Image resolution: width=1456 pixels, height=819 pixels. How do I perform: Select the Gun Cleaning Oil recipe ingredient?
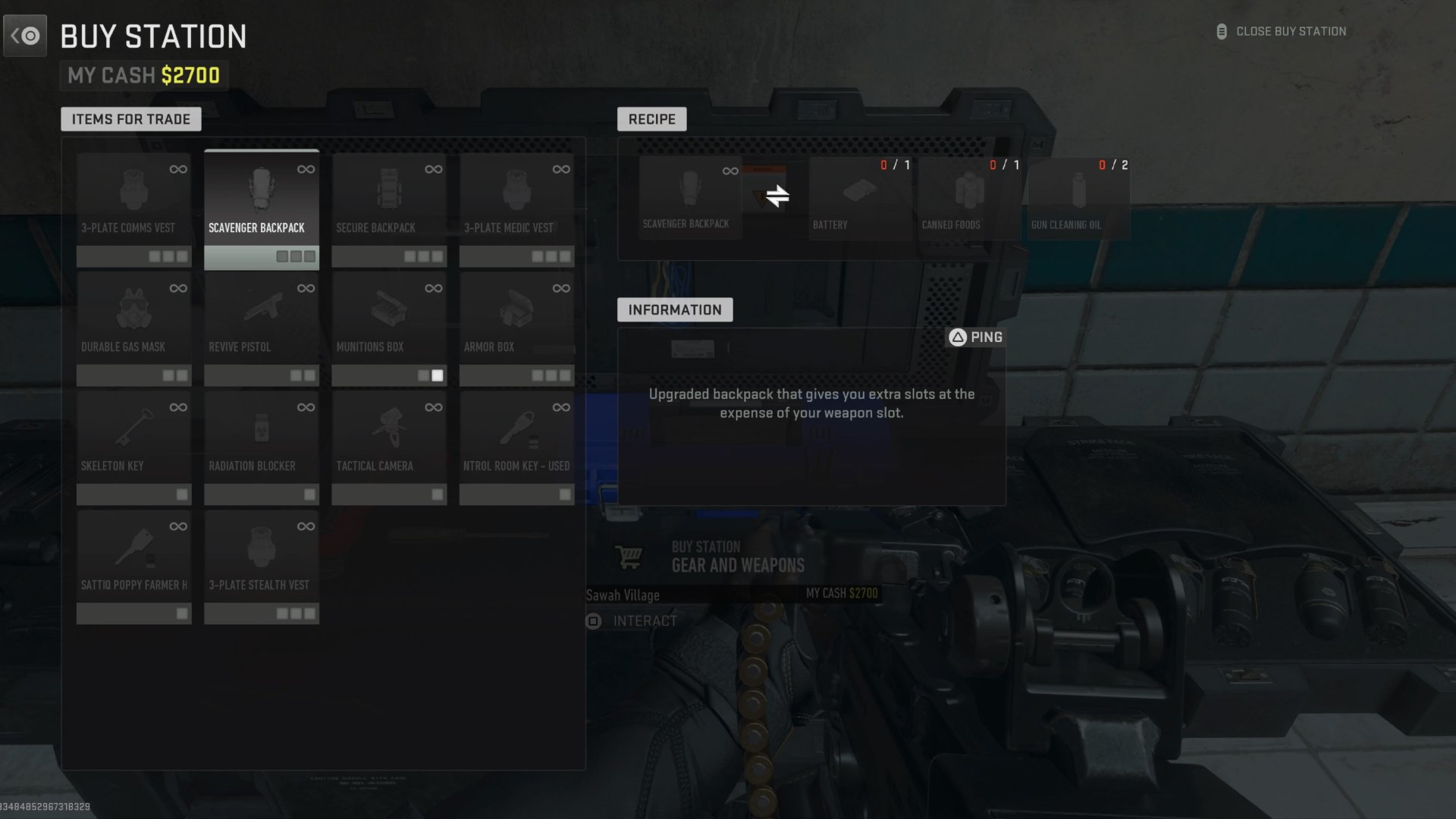point(1077,197)
